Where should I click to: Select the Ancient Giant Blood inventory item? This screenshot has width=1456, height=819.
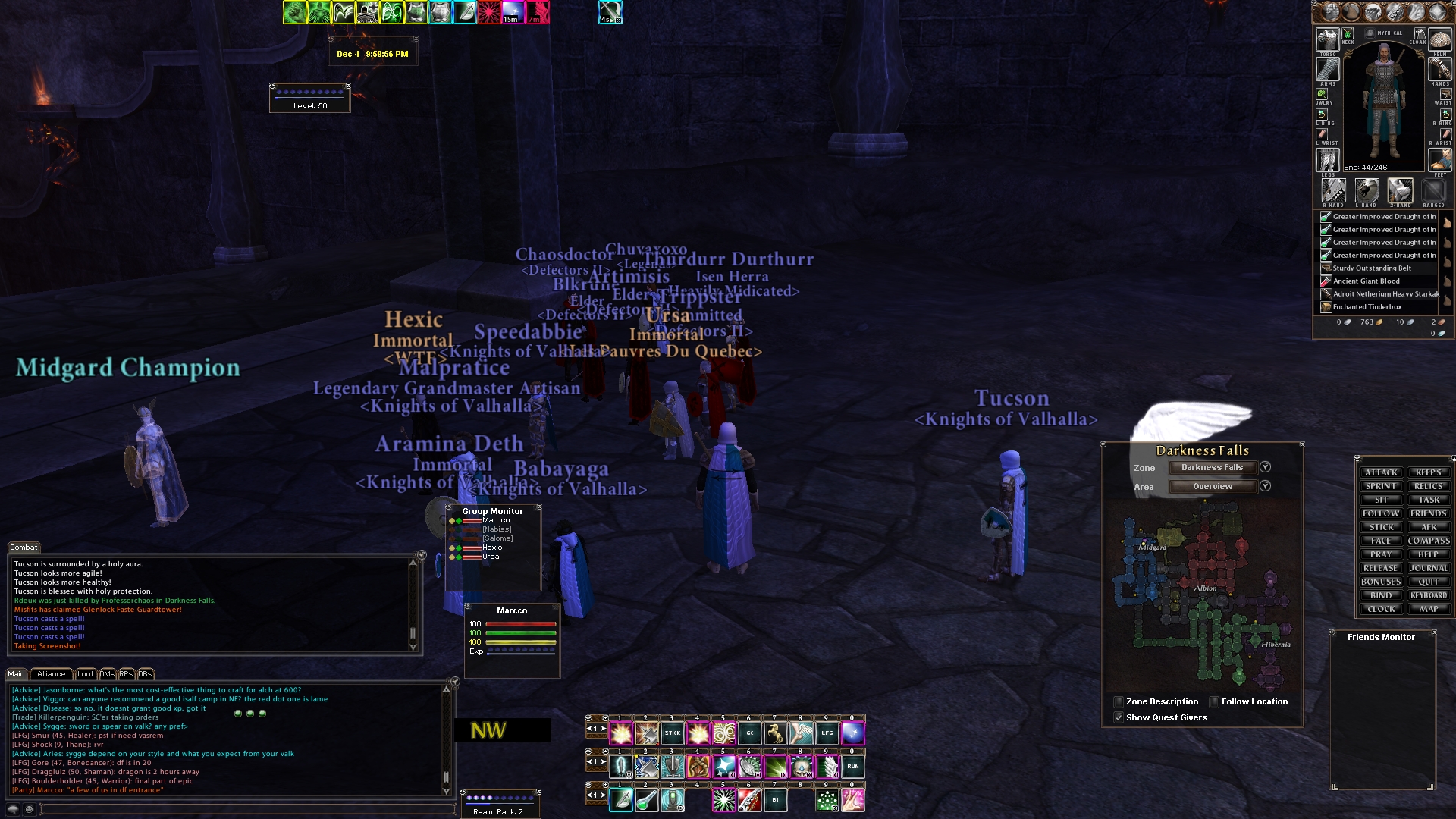pyautogui.click(x=1367, y=281)
